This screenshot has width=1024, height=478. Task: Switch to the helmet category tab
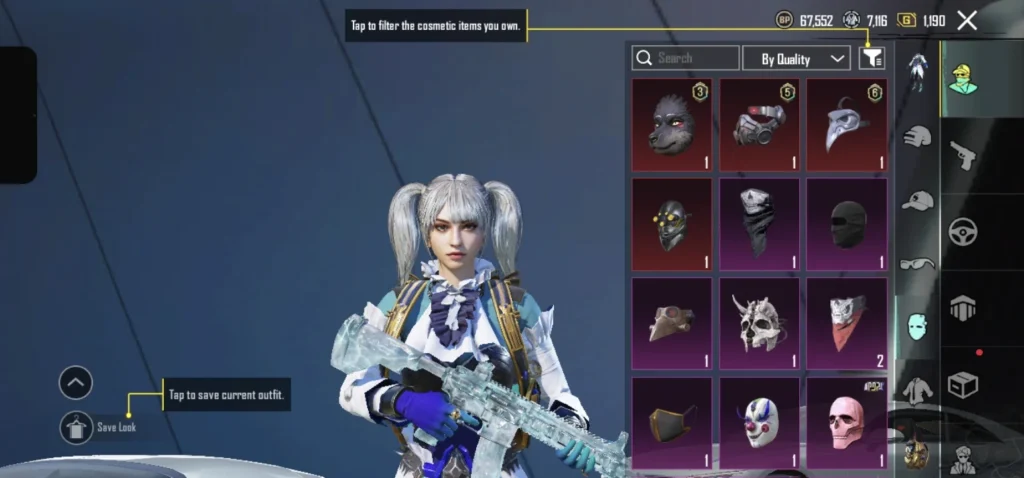(x=917, y=138)
